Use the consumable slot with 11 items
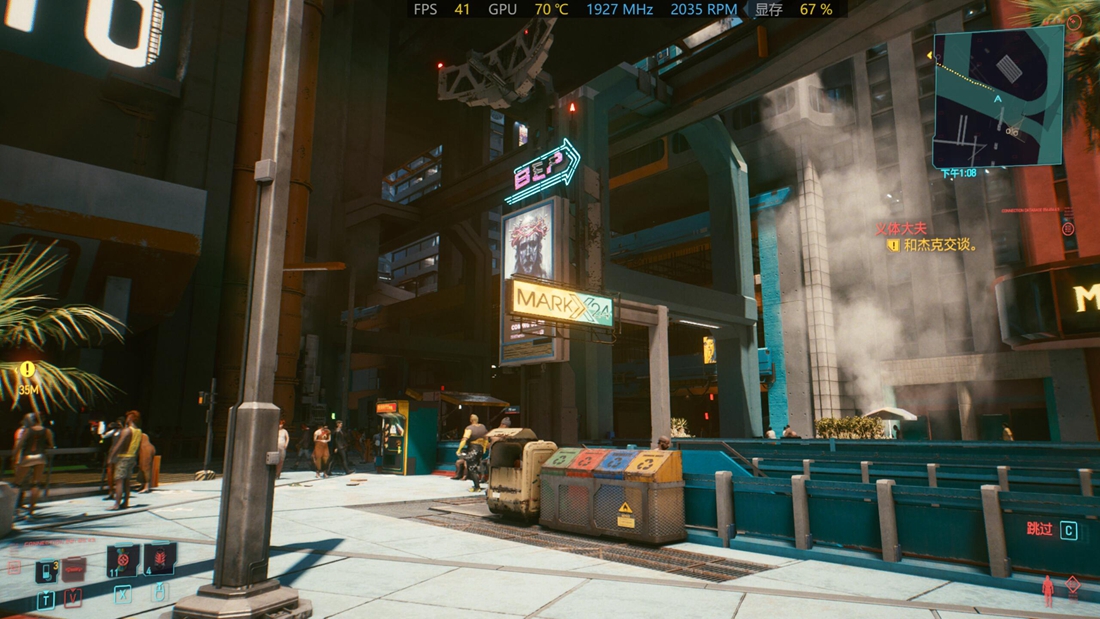Screen dimensions: 1100x619 point(122,561)
